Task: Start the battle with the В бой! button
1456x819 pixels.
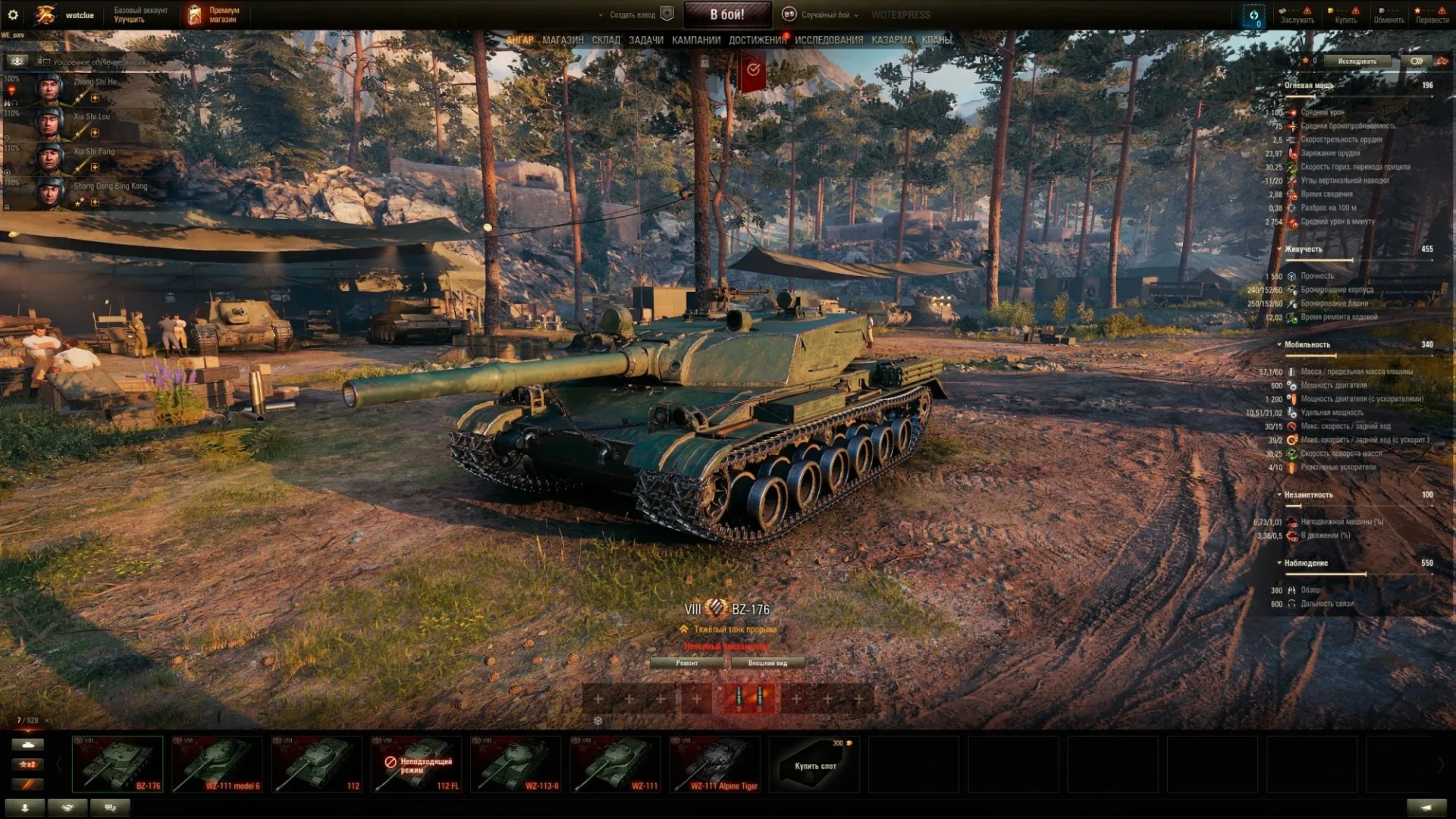Action: [726, 14]
